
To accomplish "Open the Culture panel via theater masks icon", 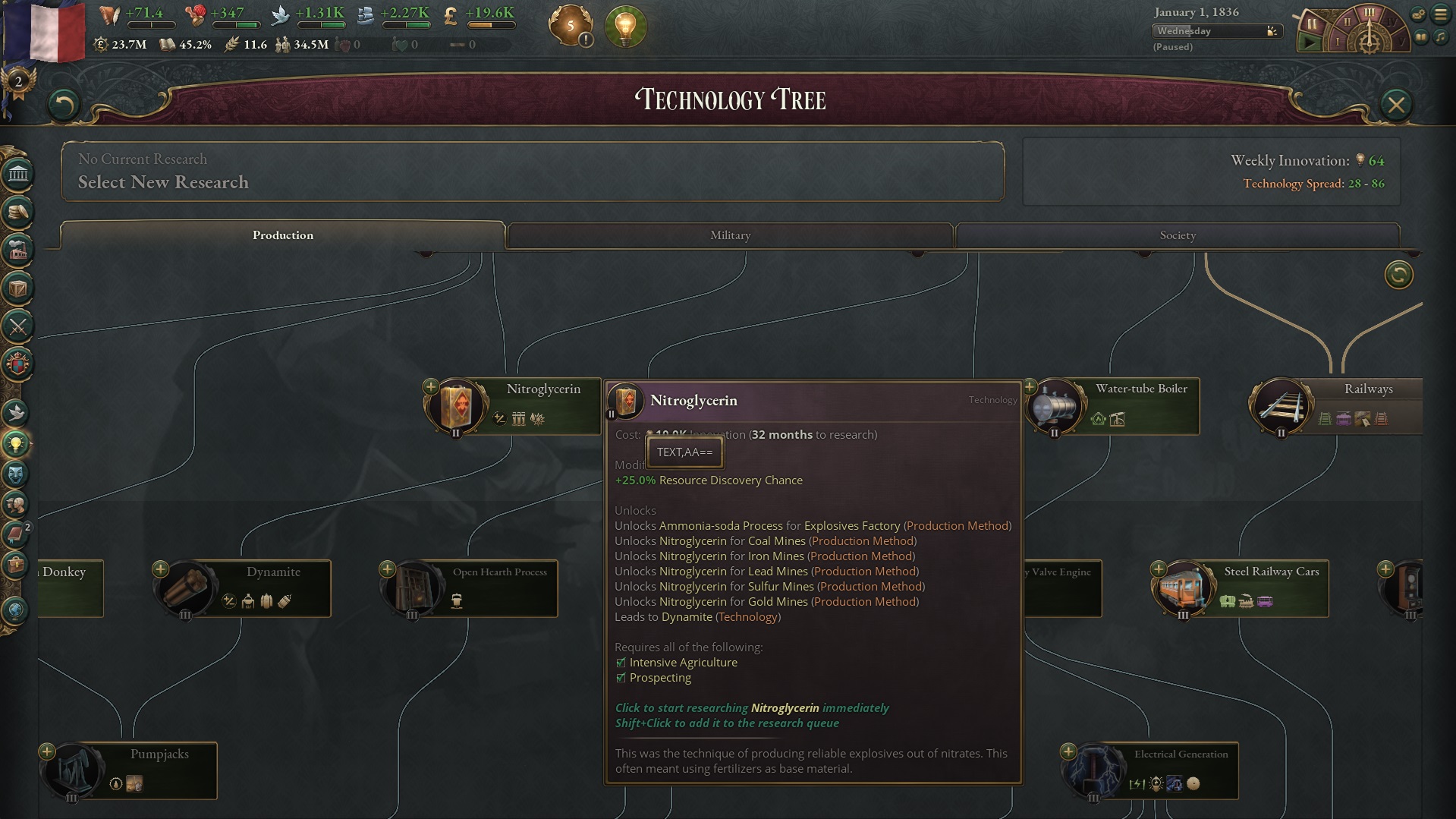I will click(17, 474).
